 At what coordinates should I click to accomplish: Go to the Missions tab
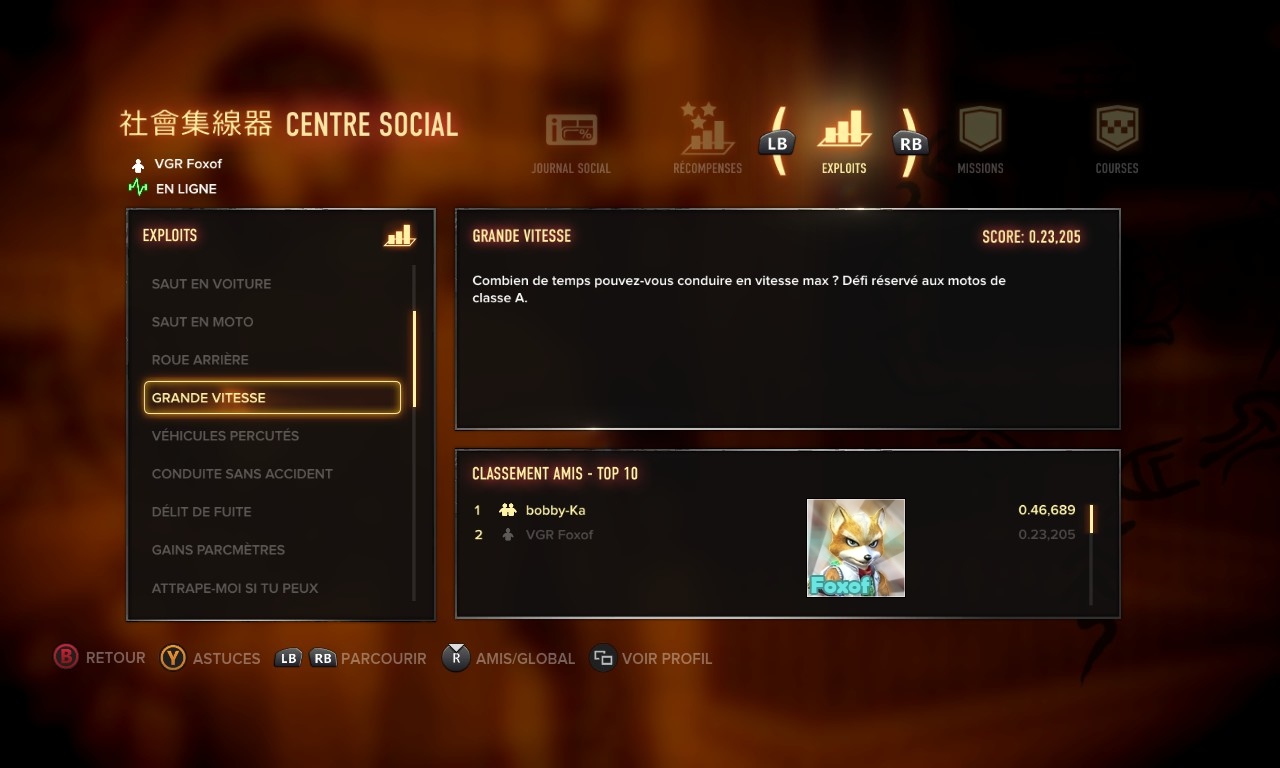980,141
